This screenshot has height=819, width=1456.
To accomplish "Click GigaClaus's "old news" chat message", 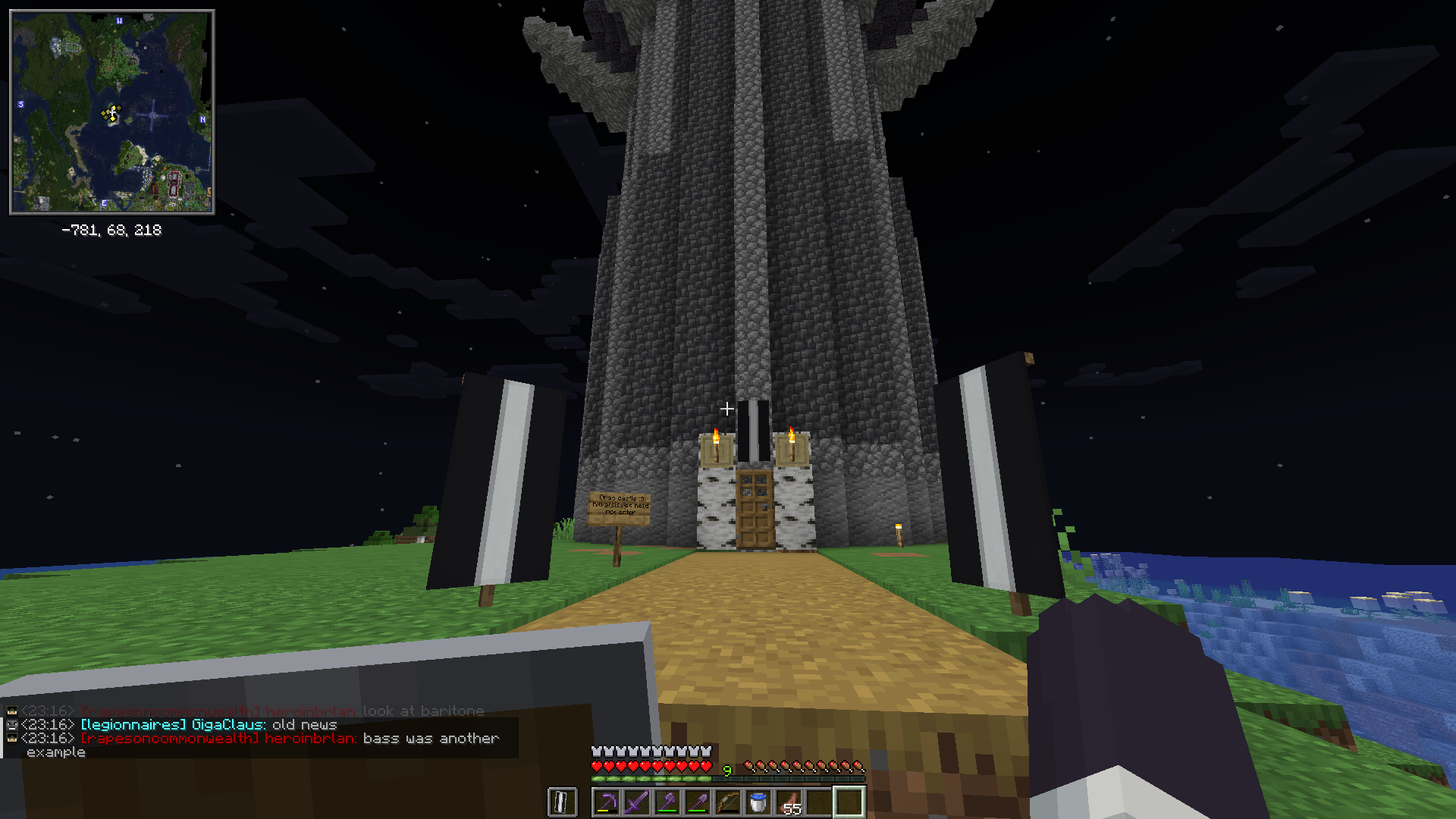I will pyautogui.click(x=304, y=725).
